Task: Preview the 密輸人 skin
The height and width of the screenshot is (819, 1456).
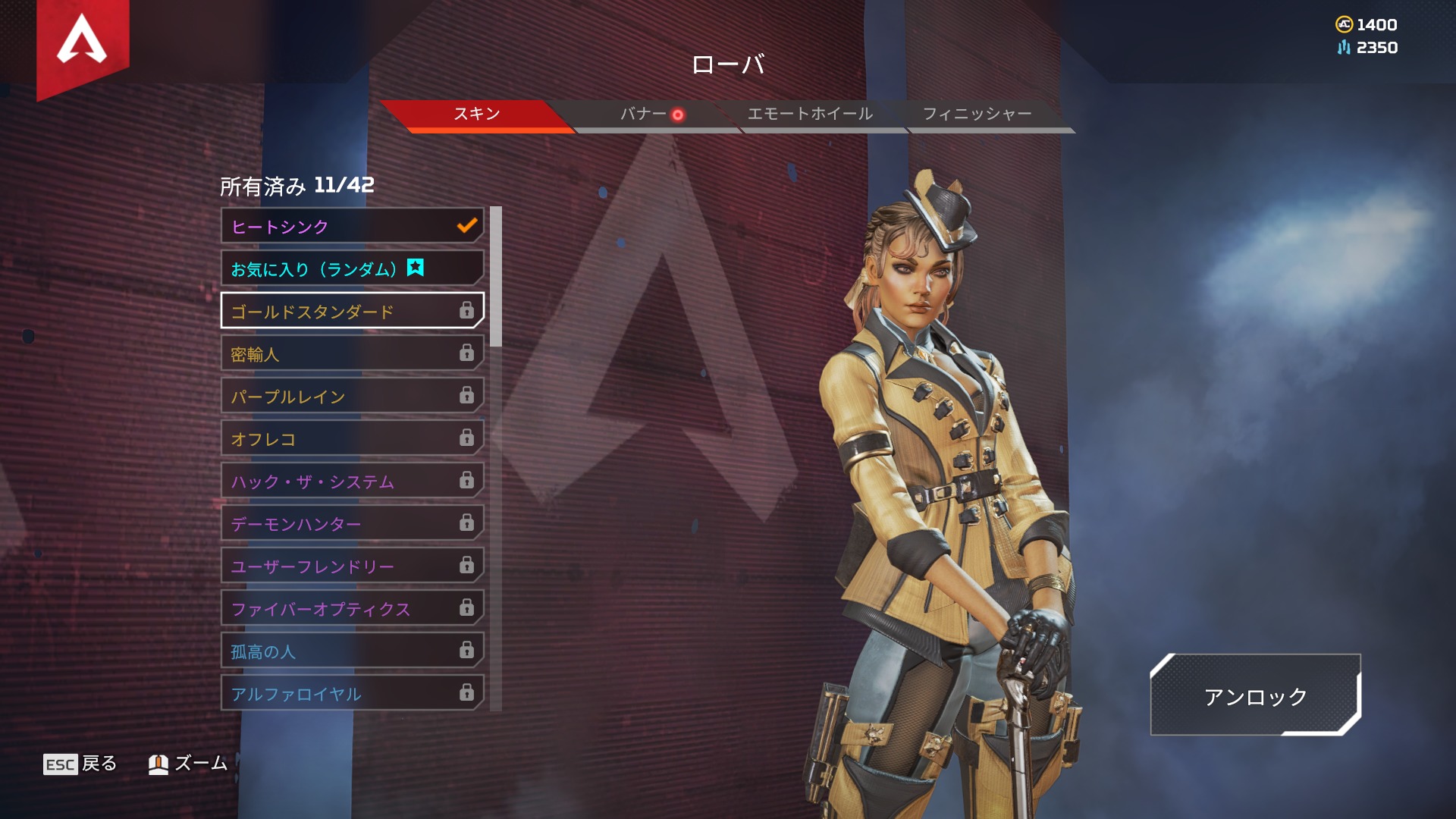Action: (352, 353)
